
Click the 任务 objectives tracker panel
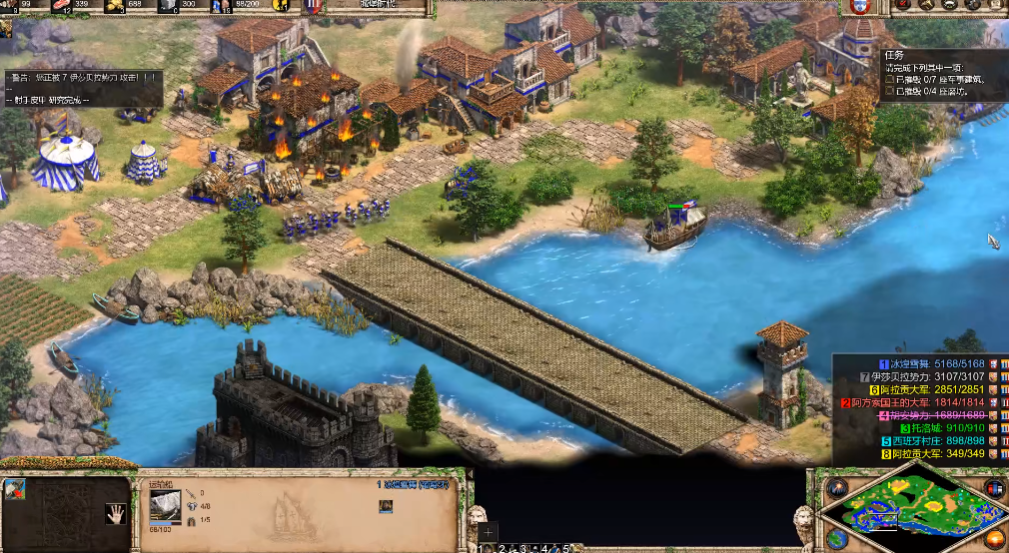pyautogui.click(x=940, y=76)
